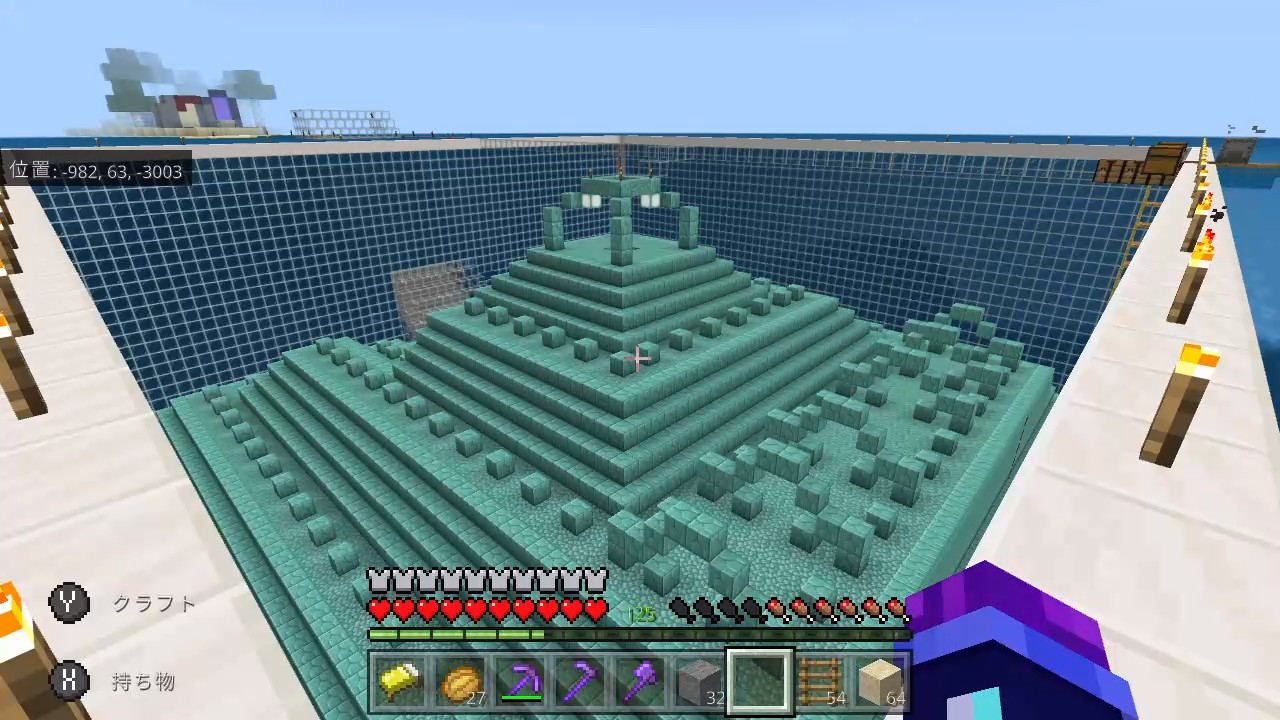Click the leftmost heart in the health bar
Viewport: 1280px width, 720px height.
[x=378, y=608]
